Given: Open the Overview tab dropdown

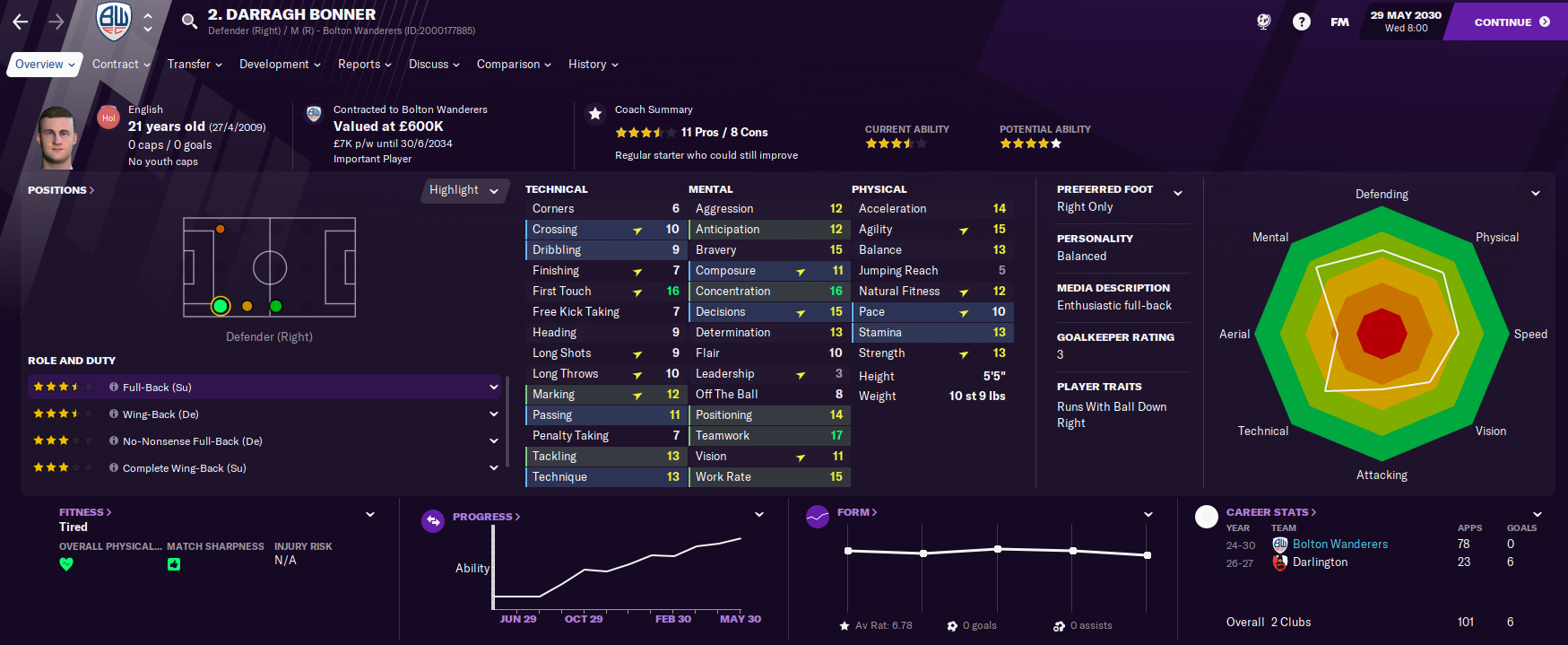Looking at the screenshot, I should tap(45, 65).
